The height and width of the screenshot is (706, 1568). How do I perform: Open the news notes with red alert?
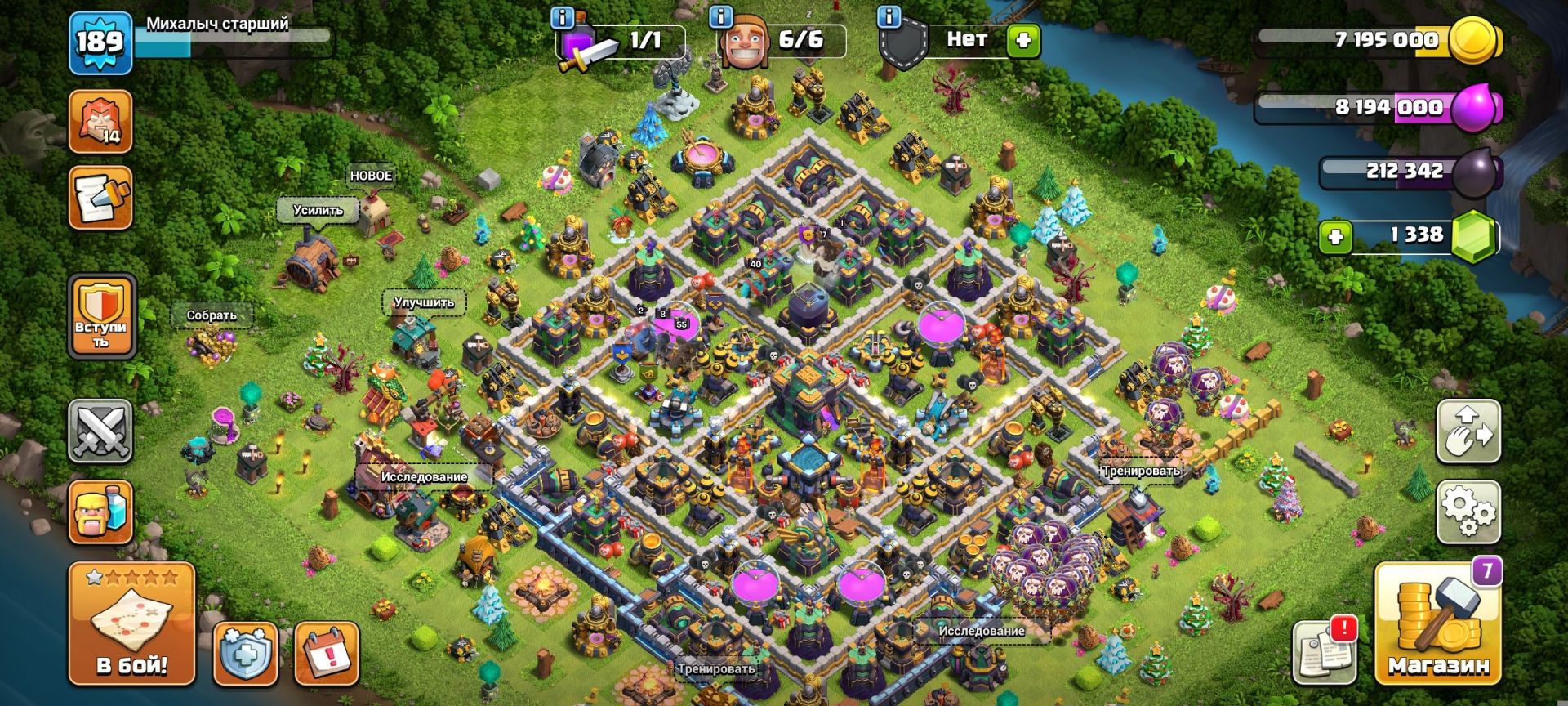(1325, 651)
